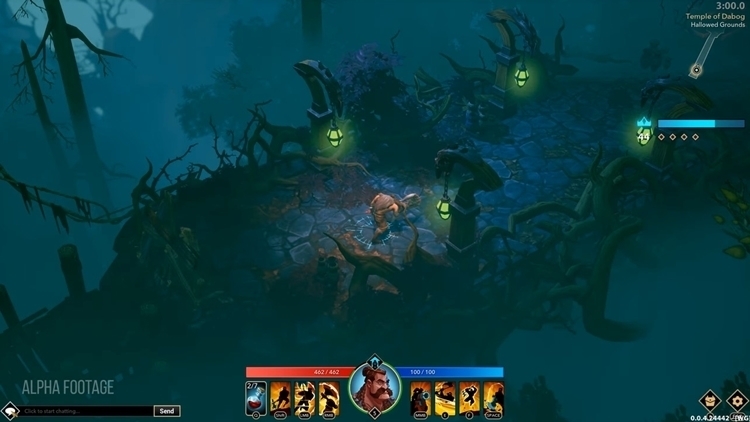Use the health potion slot
The height and width of the screenshot is (422, 750).
(x=254, y=398)
